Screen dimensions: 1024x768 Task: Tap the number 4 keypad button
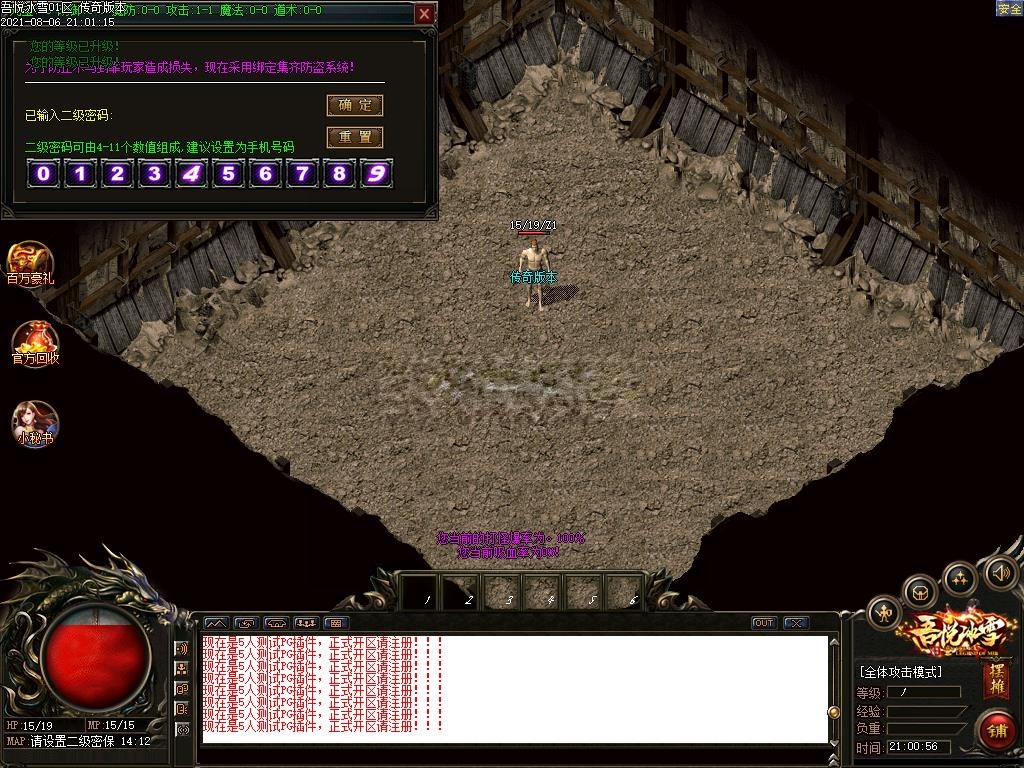[192, 174]
